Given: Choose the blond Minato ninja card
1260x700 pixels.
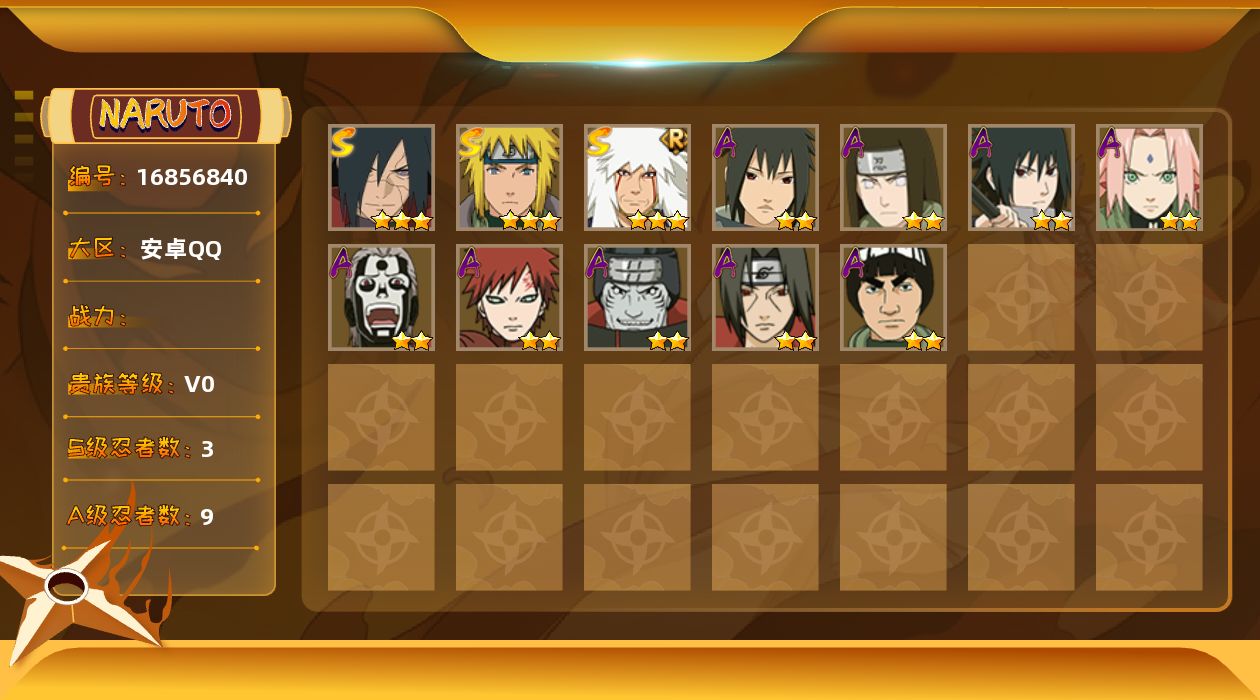Looking at the screenshot, I should click(509, 178).
